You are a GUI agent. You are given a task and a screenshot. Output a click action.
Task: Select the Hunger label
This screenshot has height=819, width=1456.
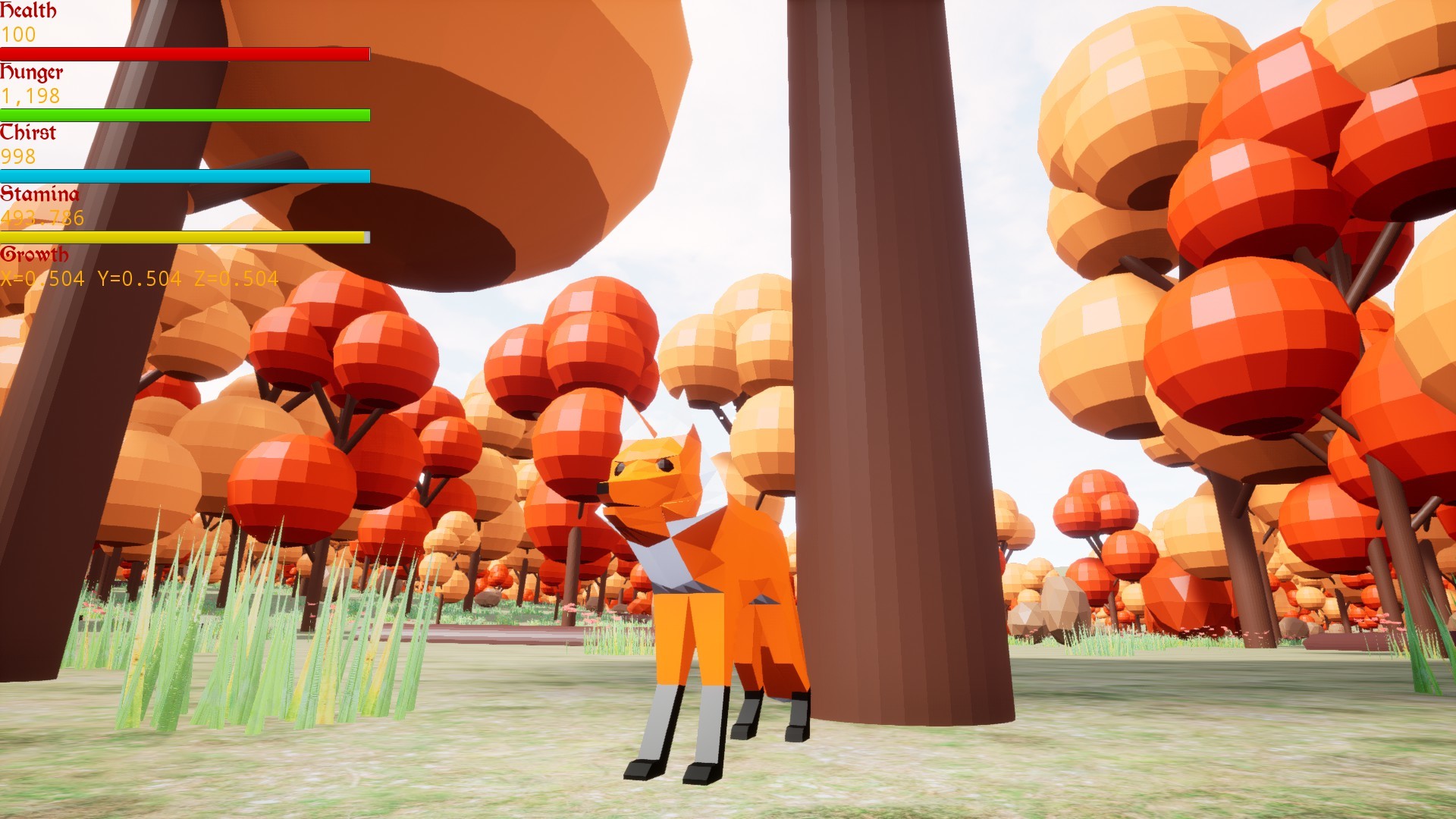tap(32, 73)
